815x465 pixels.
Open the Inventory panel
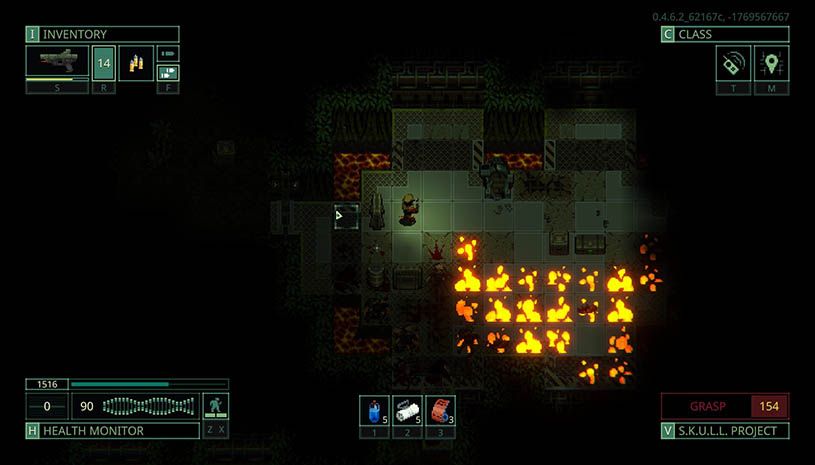[102, 34]
